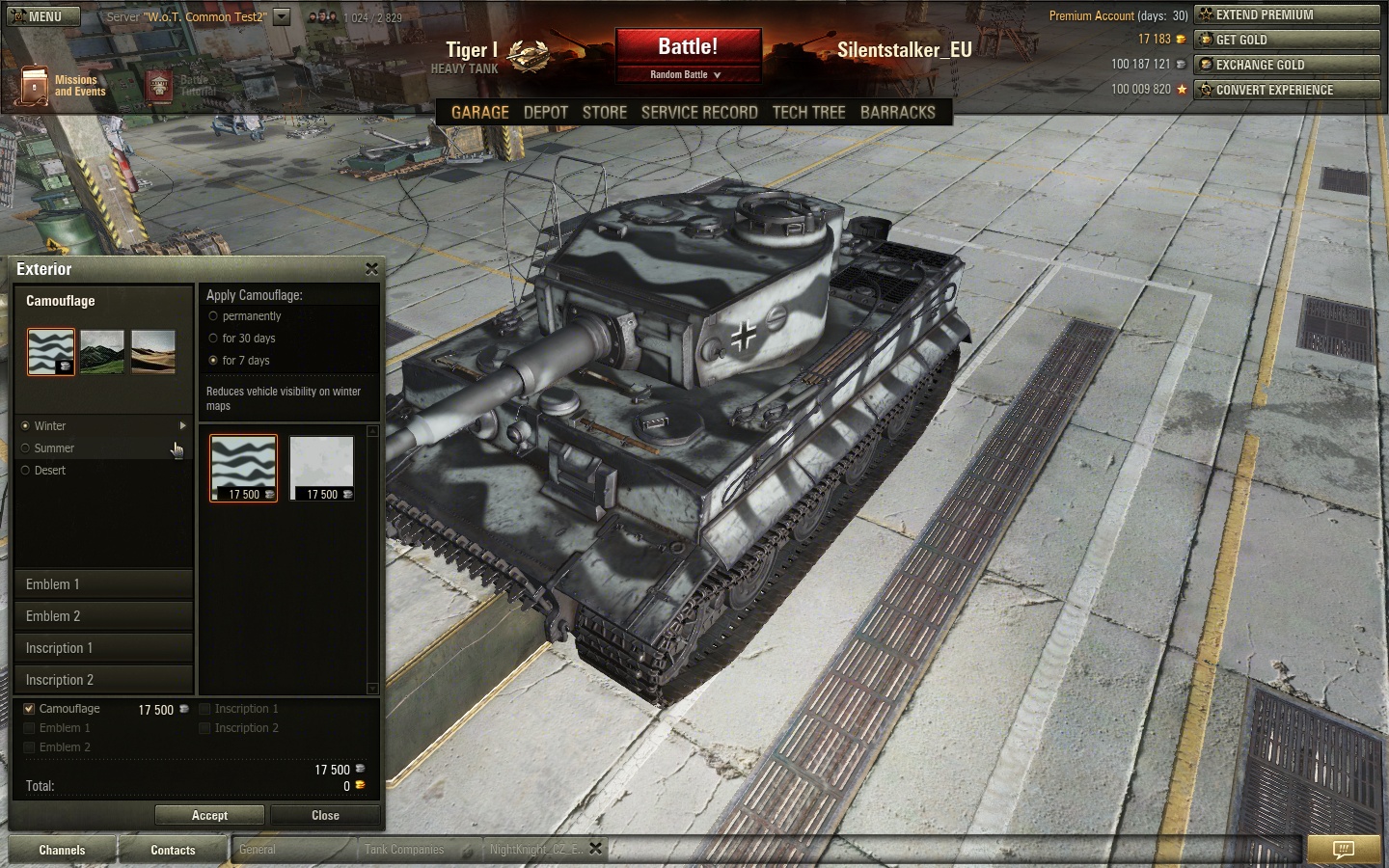Start a random battle with Battle! button
The width and height of the screenshot is (1389, 868).
click(x=688, y=47)
